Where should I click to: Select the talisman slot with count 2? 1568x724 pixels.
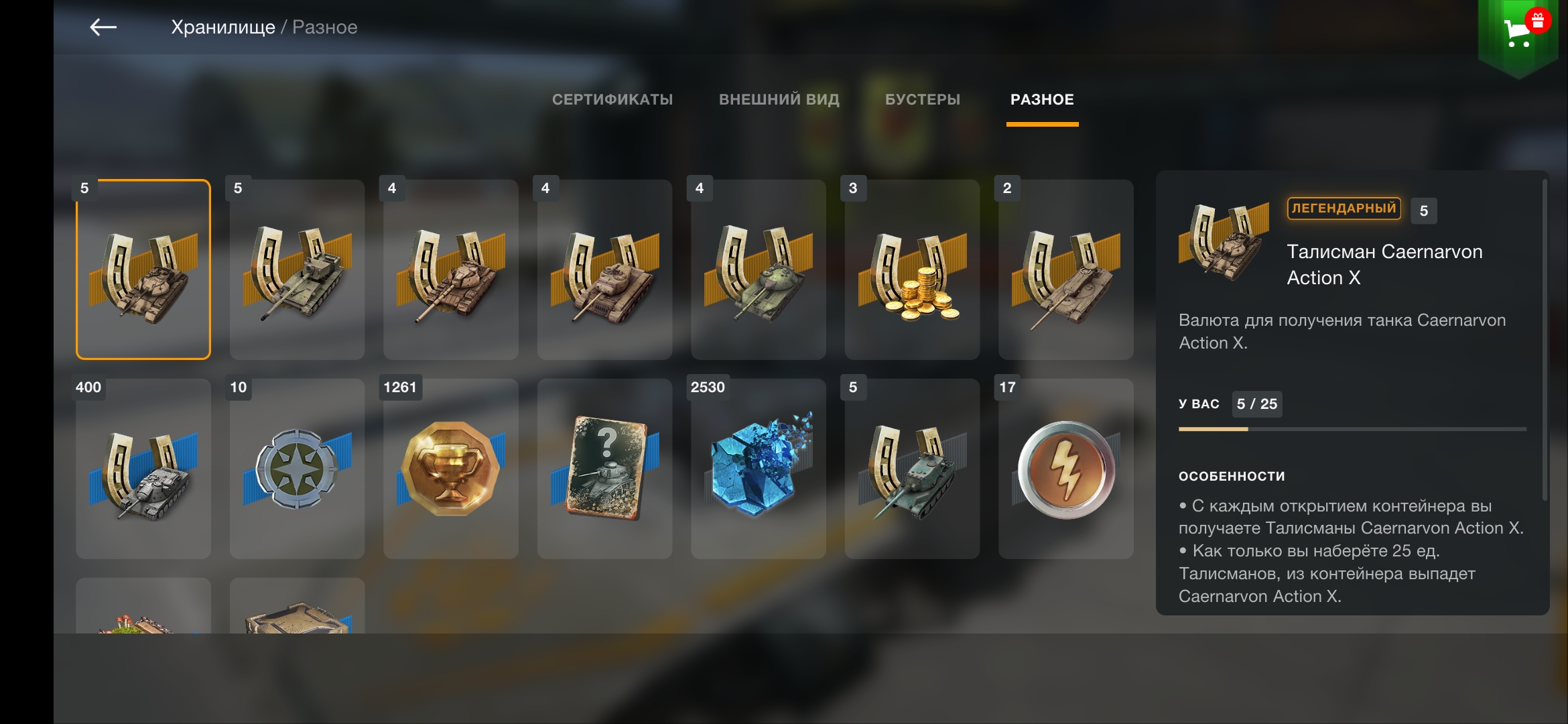coord(1066,269)
